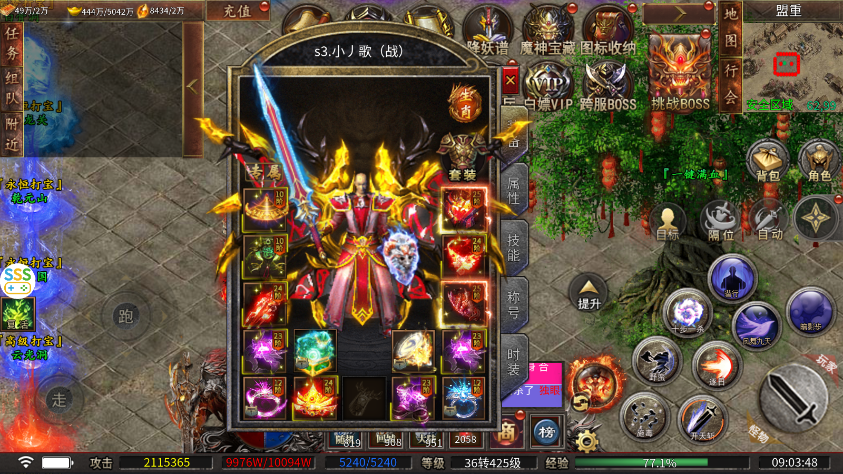
Task: Switch to the 技能 skills tab
Action: click(x=514, y=245)
